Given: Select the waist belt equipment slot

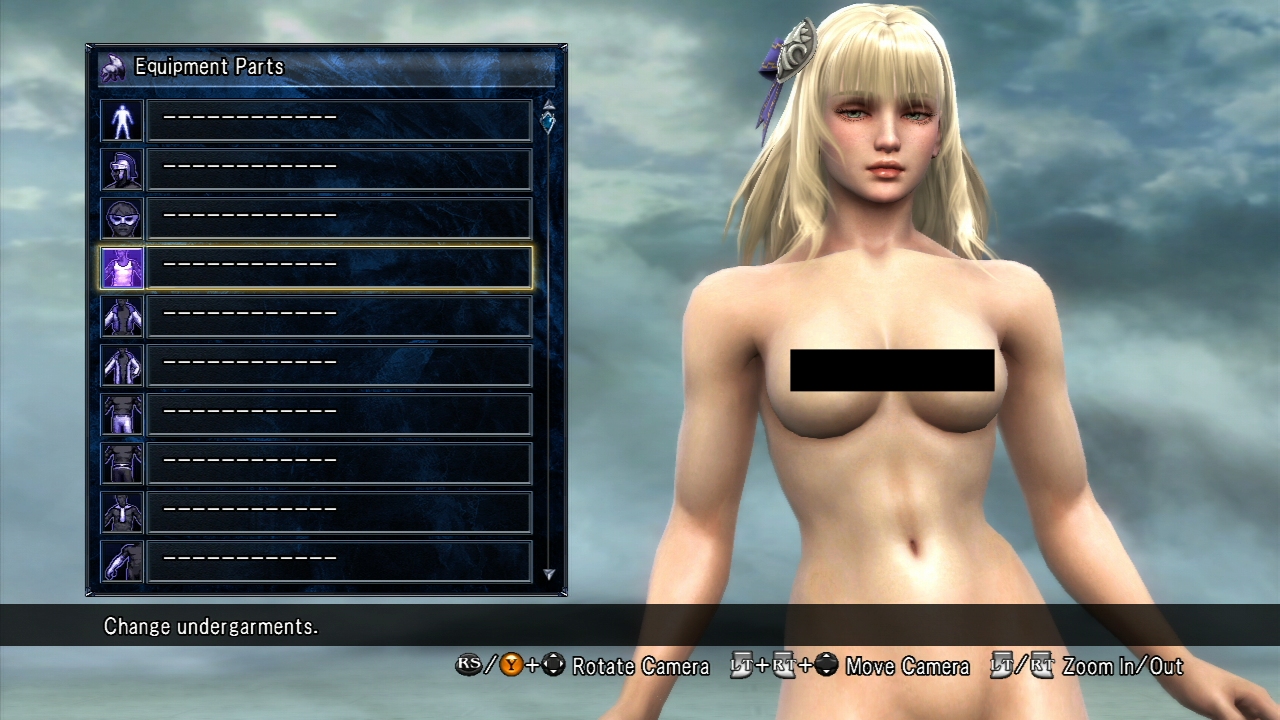Looking at the screenshot, I should click(x=339, y=463).
